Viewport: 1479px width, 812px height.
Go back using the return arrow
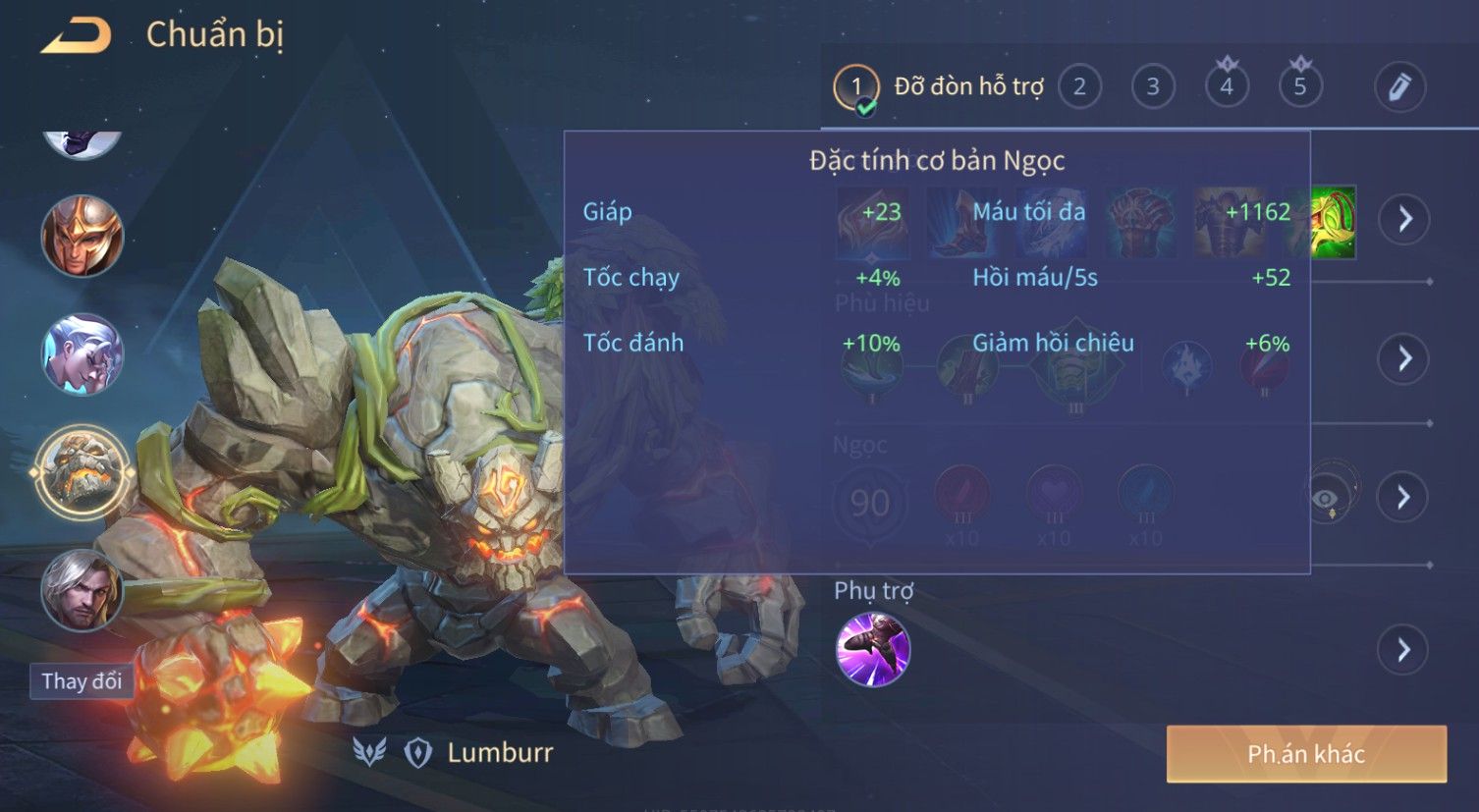point(76,36)
